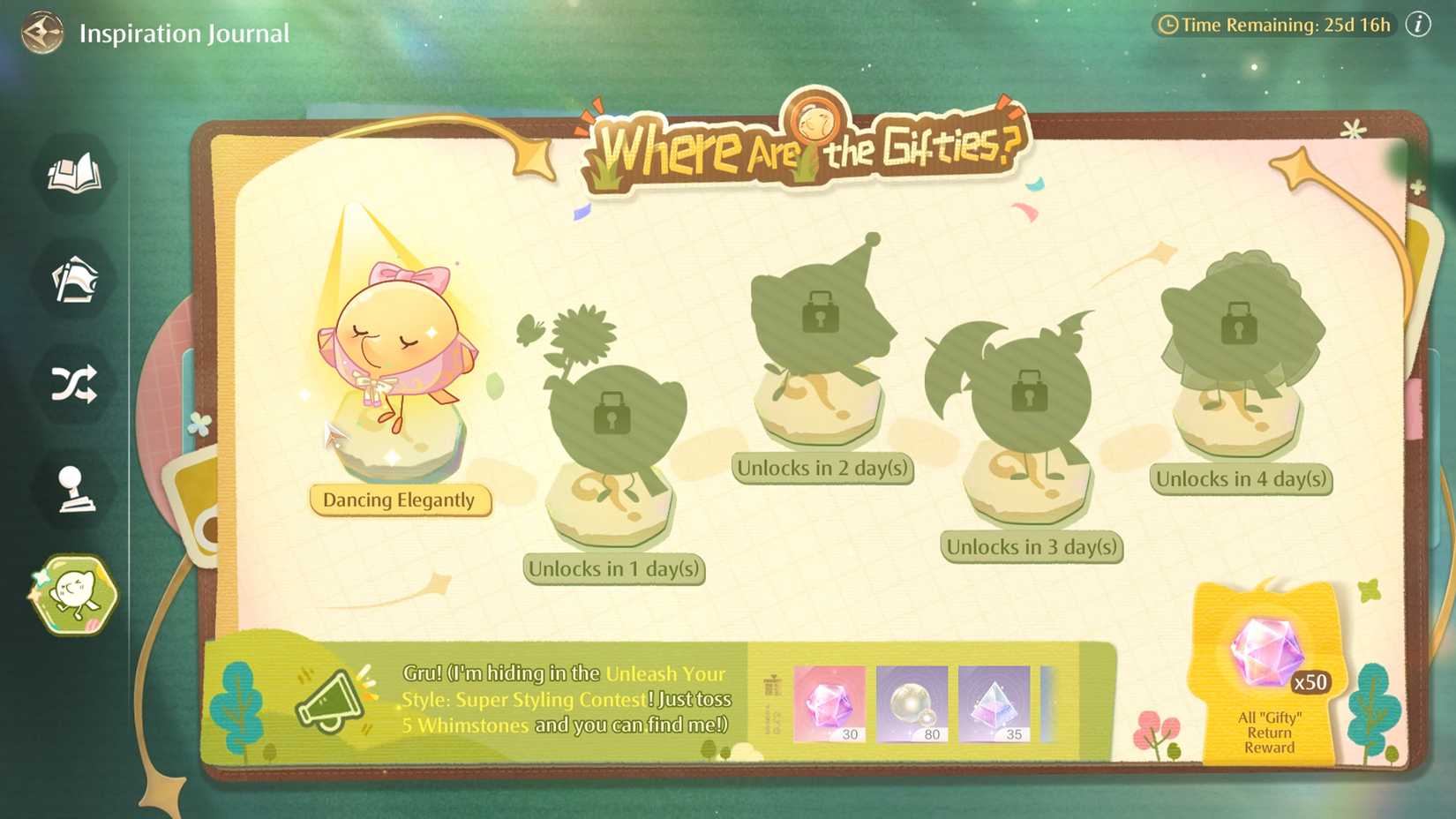This screenshot has height=819, width=1456.
Task: Select the prism reward showing 35
Action: click(995, 704)
